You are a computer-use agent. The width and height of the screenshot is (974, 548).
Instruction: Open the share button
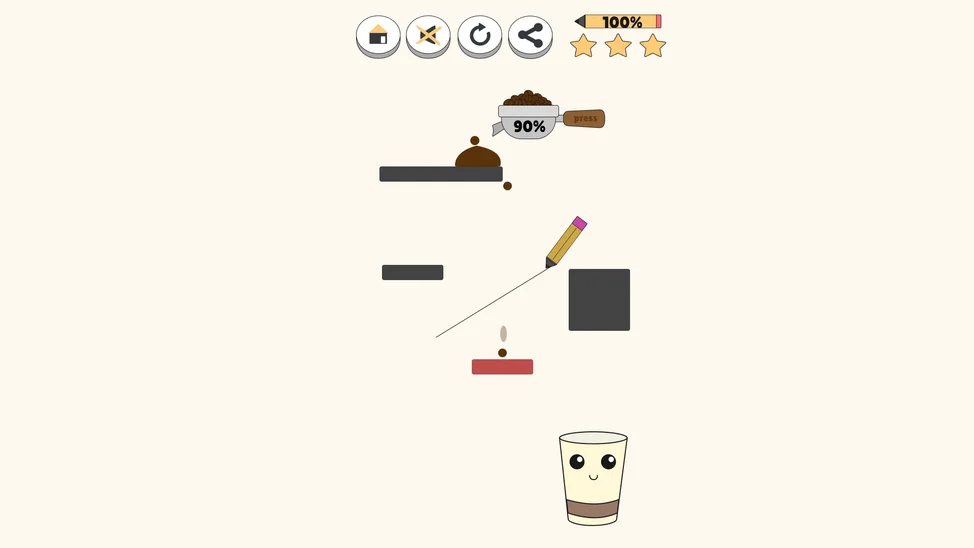[530, 36]
